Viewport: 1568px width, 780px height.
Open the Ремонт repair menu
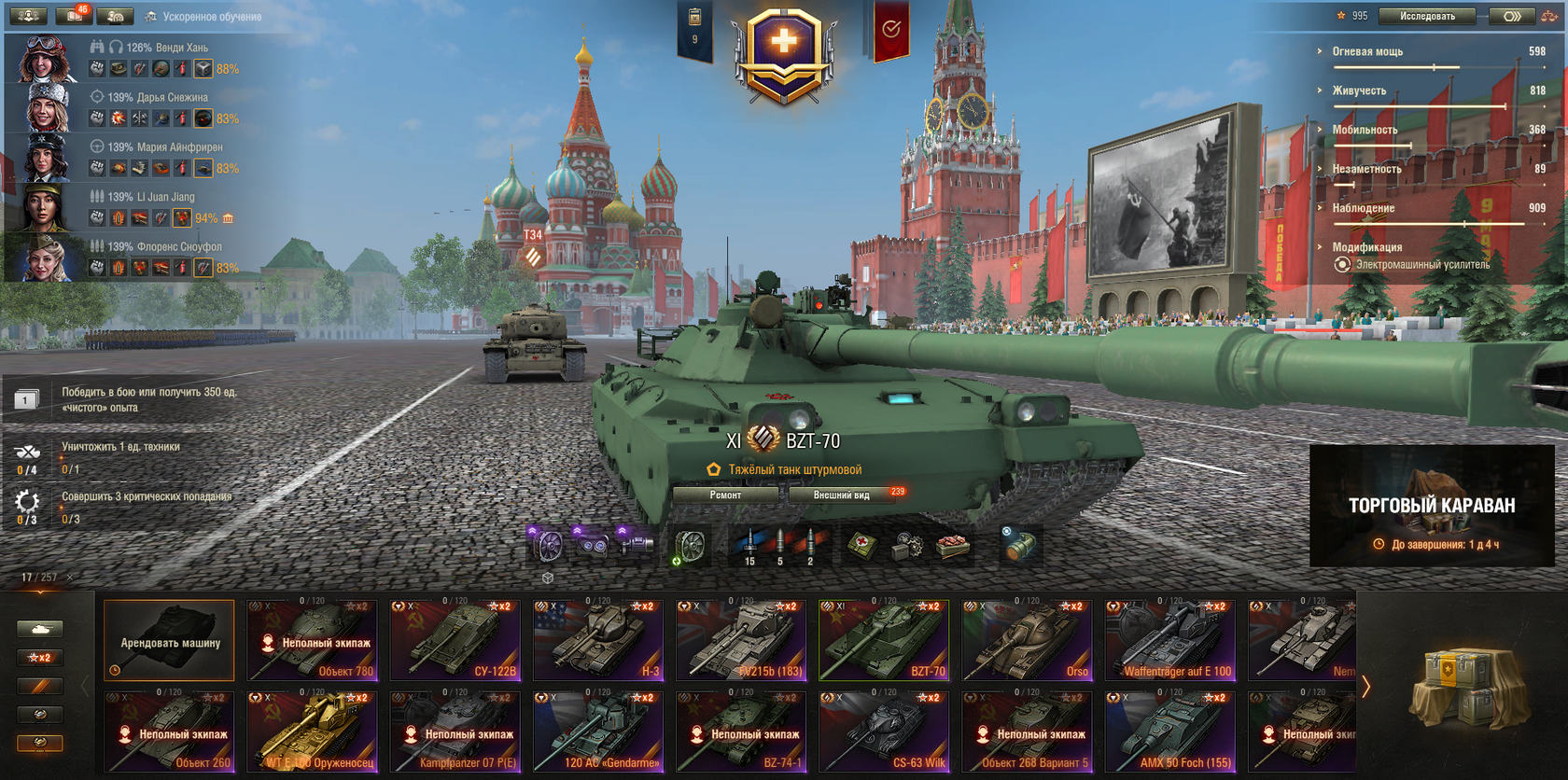[725, 495]
